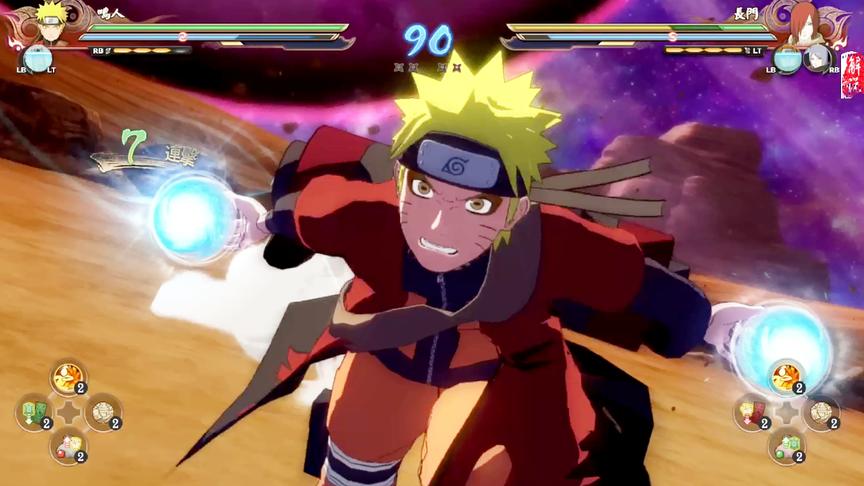Viewport: 864px width, 486px height.
Task: Use the opponent's ramen bowl item
Action: pyautogui.click(x=787, y=377)
